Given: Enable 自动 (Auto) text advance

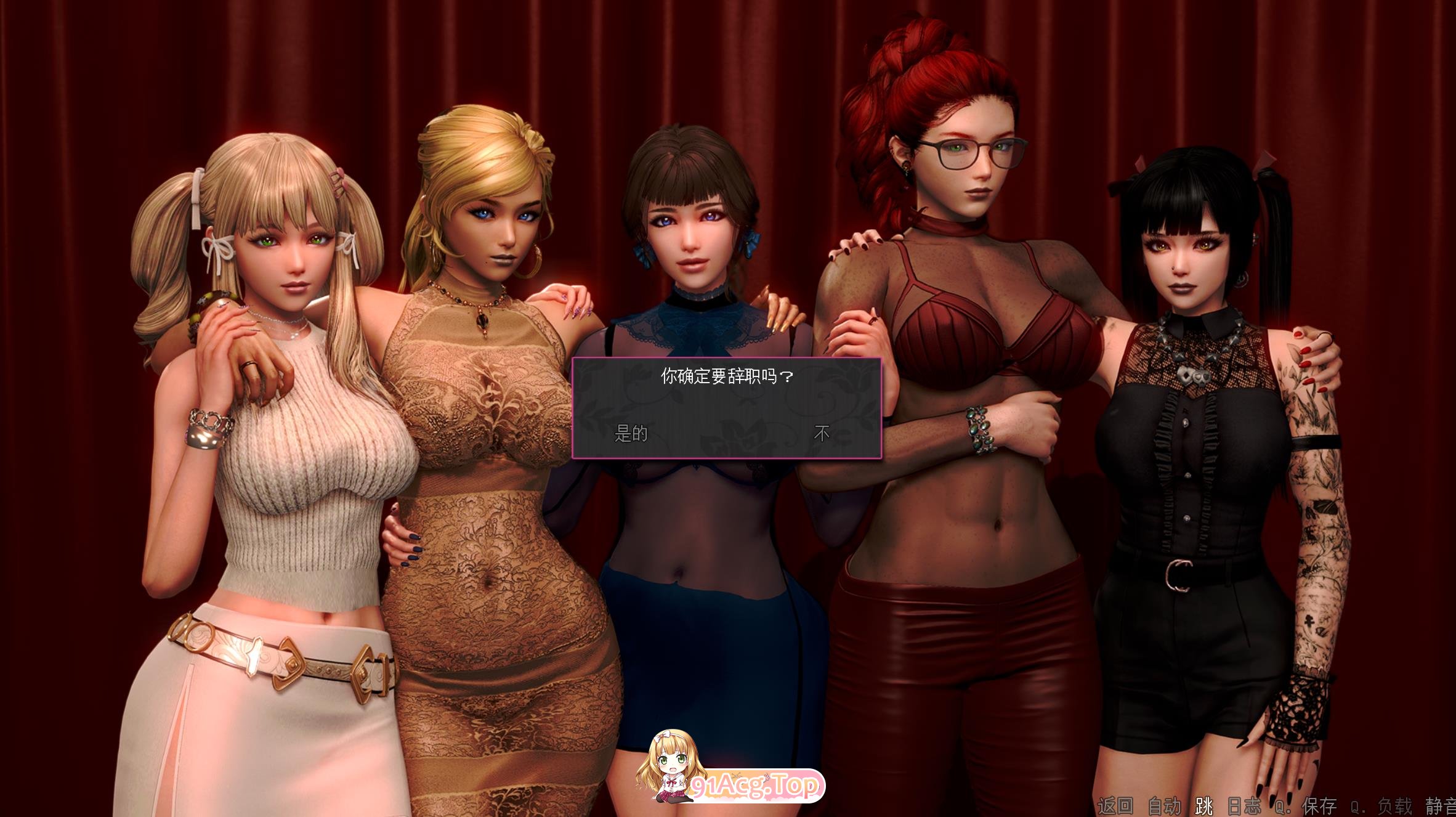Looking at the screenshot, I should pos(1164,805).
